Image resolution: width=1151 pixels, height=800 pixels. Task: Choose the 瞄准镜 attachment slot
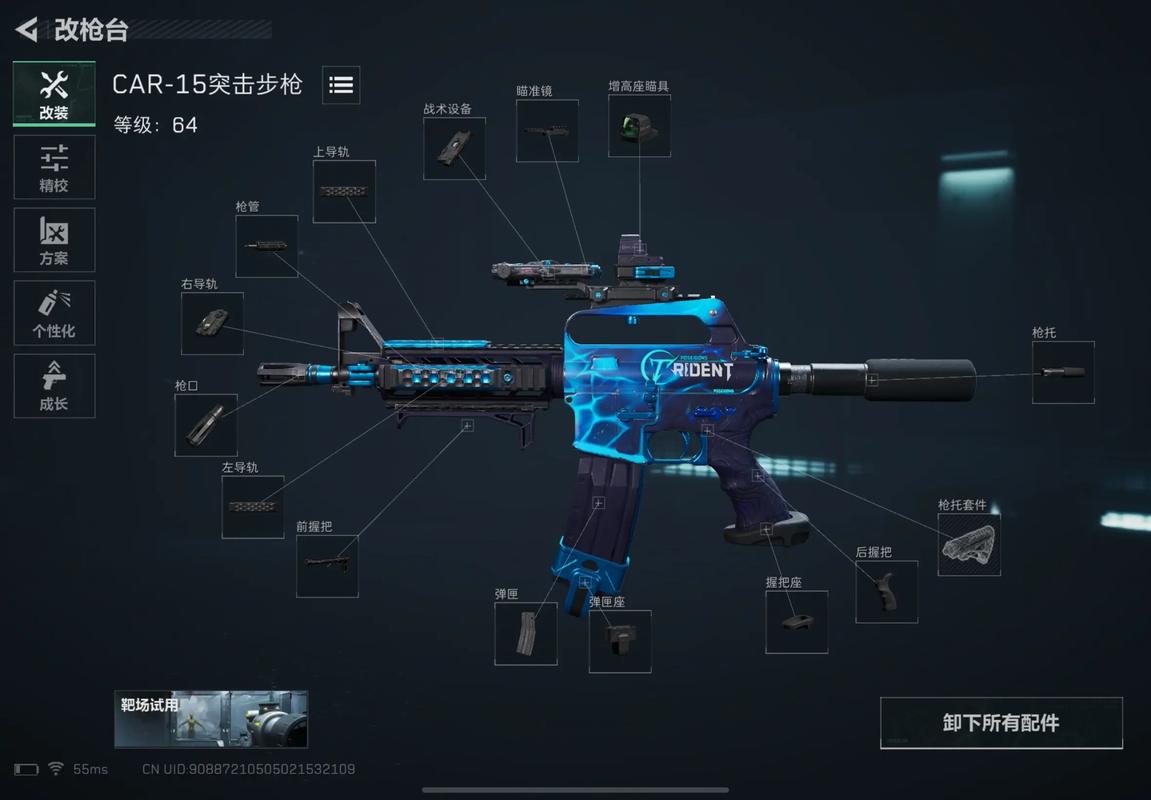[x=547, y=130]
